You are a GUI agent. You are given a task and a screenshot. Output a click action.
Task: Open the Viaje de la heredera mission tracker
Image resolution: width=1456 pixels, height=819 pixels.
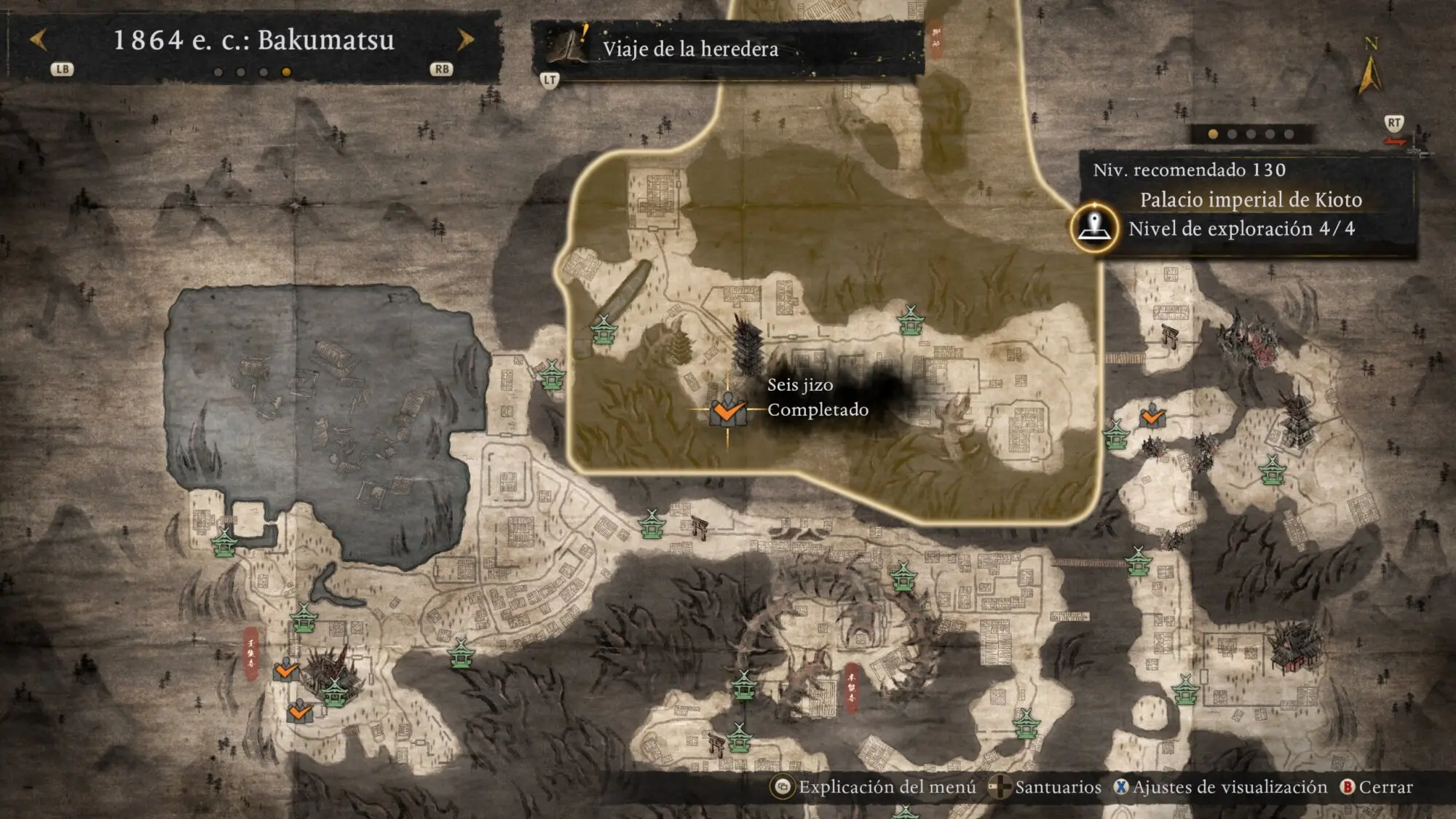(689, 49)
